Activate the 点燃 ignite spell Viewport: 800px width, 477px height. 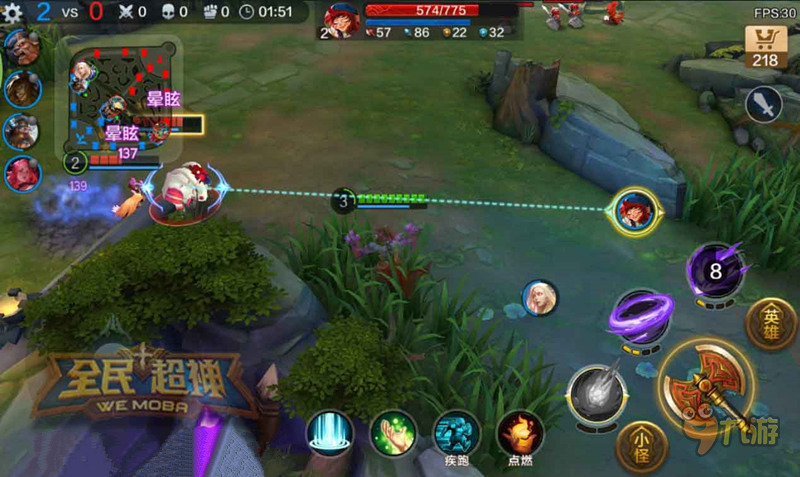(x=521, y=433)
